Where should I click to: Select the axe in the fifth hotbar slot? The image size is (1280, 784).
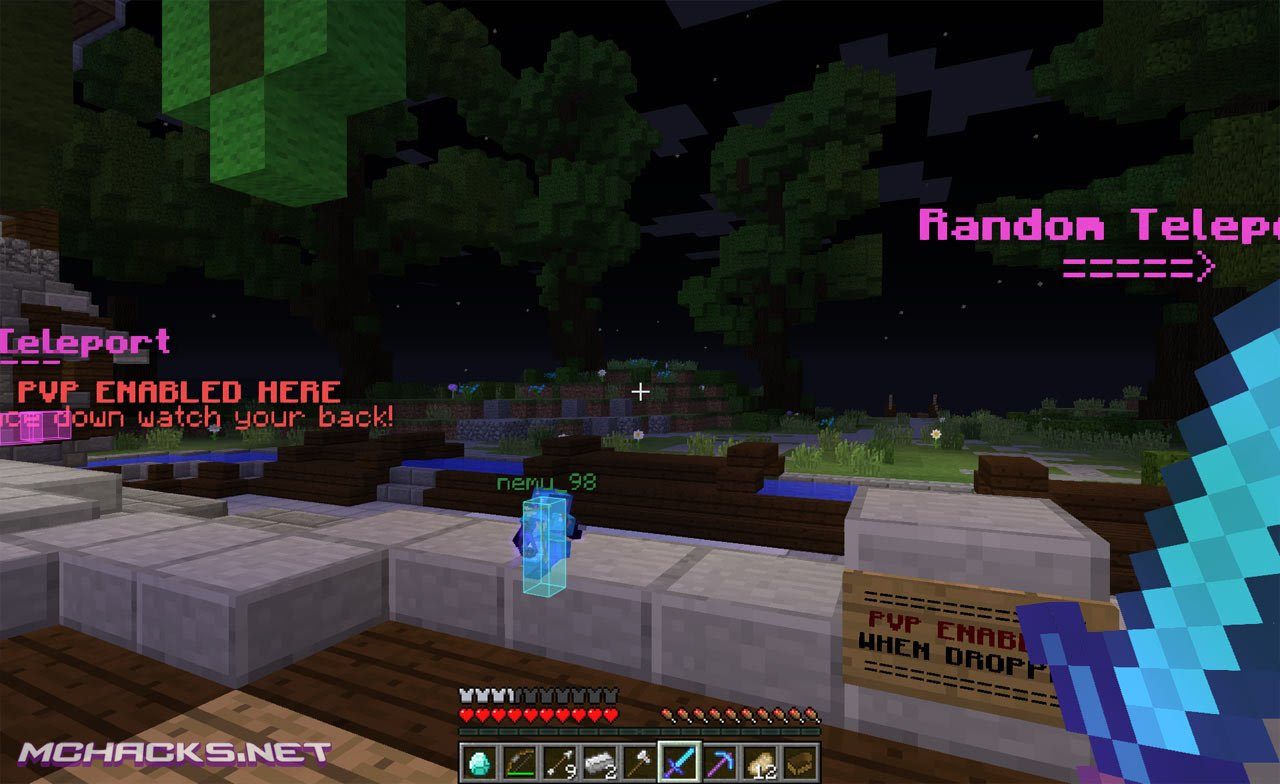click(x=639, y=762)
